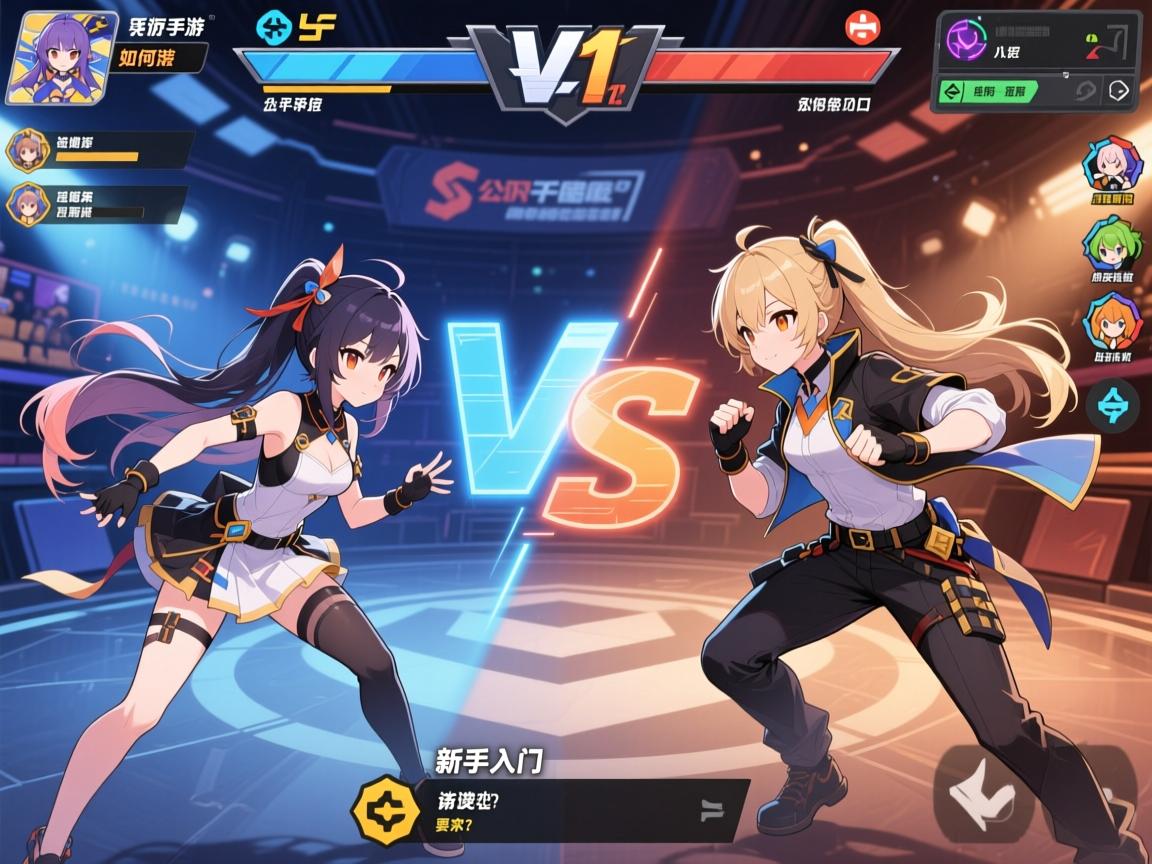Viewport: 1152px width, 864px height.
Task: Click the gray swirl icon beside the hexagon
Action: pyautogui.click(x=1085, y=91)
